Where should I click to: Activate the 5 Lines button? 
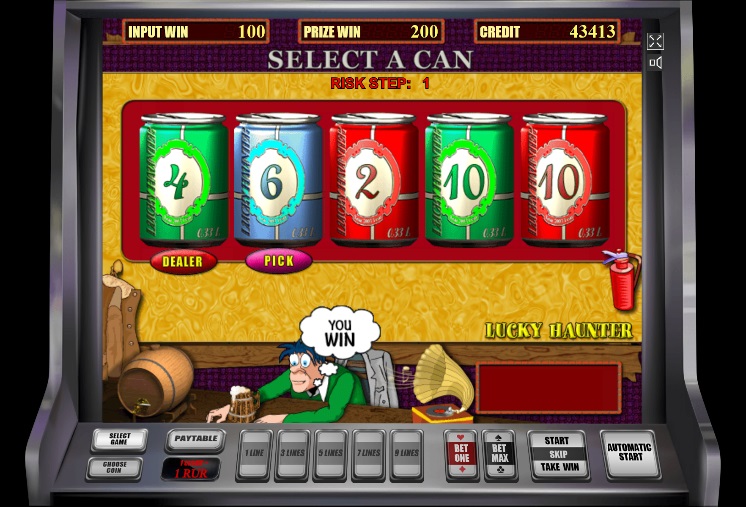pos(330,454)
